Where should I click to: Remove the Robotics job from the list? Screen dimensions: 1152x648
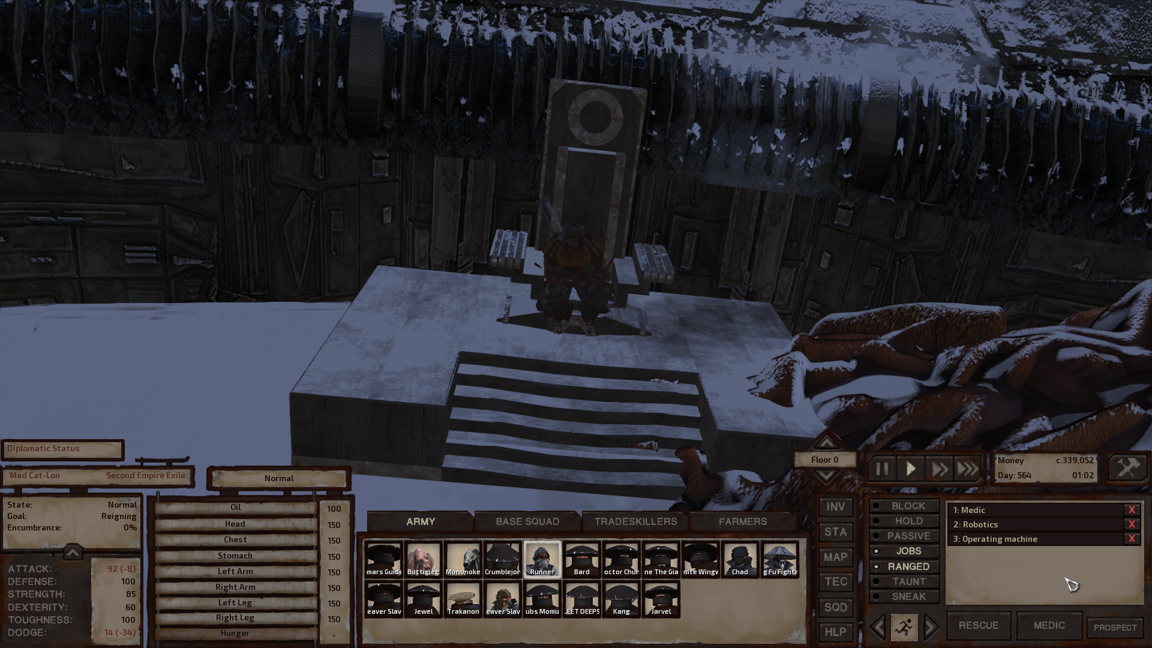[x=1132, y=524]
